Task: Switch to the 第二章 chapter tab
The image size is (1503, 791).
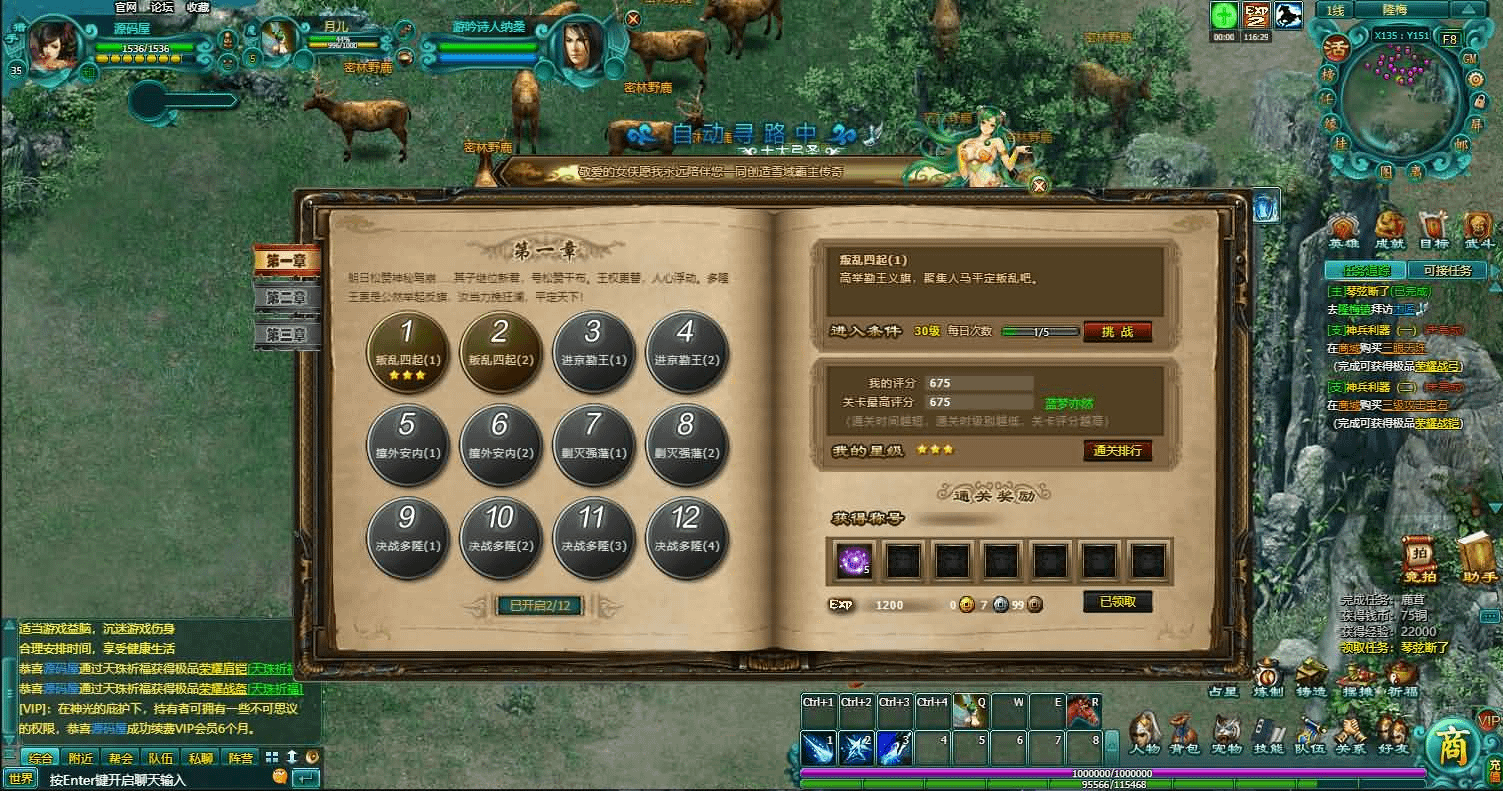Action: tap(286, 297)
